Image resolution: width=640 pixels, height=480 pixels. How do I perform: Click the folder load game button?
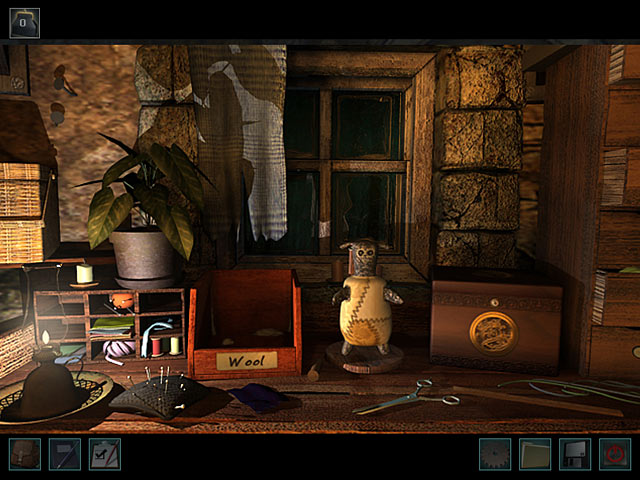(x=535, y=455)
